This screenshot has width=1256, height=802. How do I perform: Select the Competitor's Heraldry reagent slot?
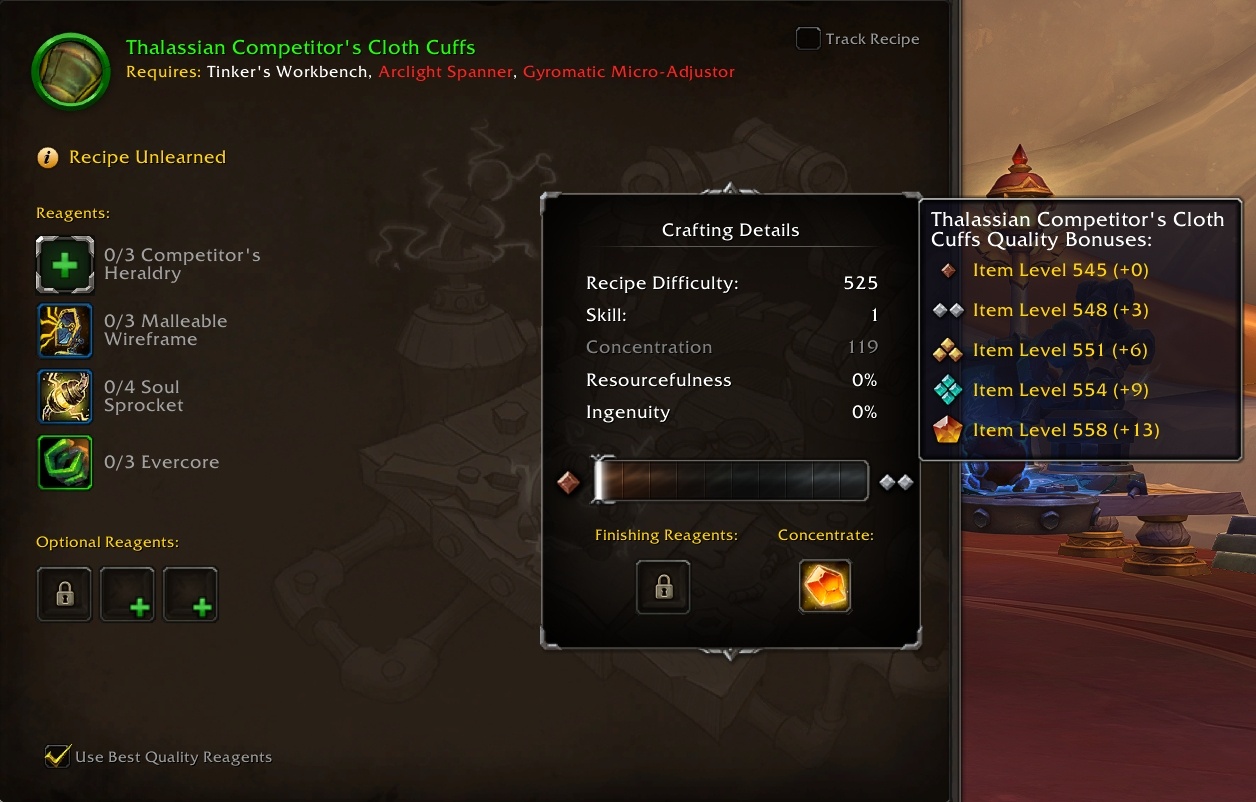(65, 265)
